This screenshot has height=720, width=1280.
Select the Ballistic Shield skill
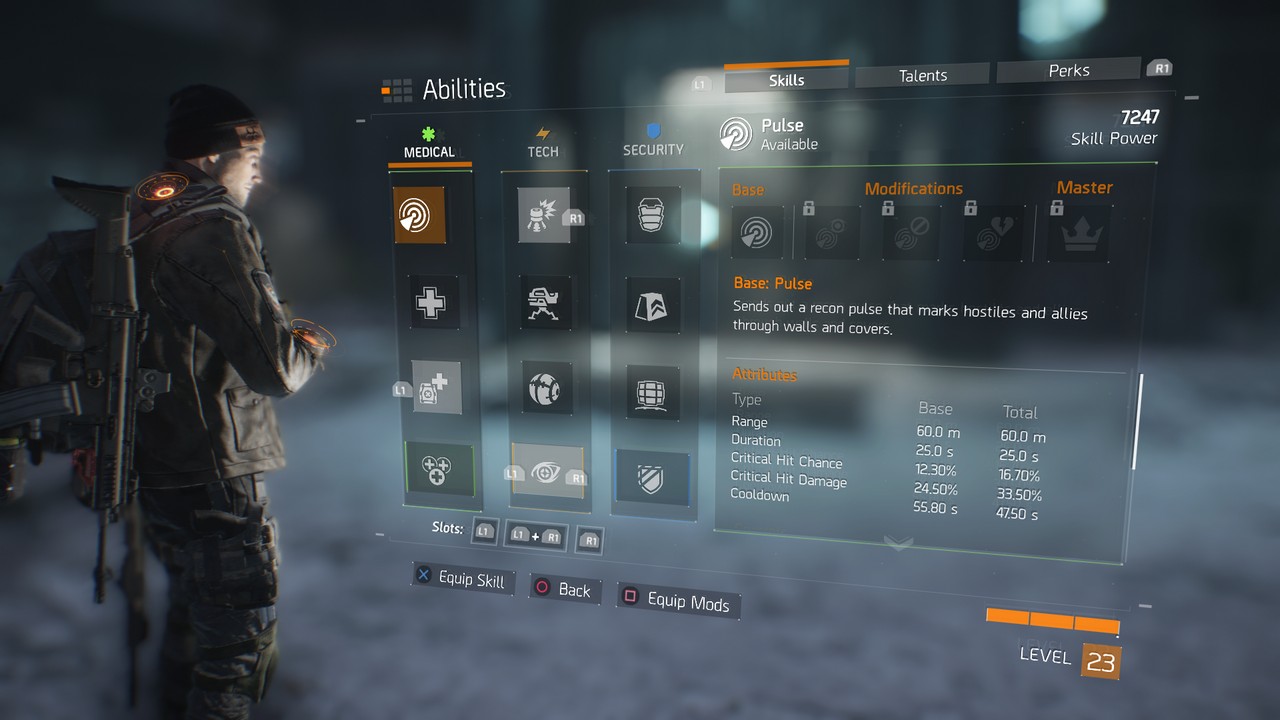pos(654,215)
